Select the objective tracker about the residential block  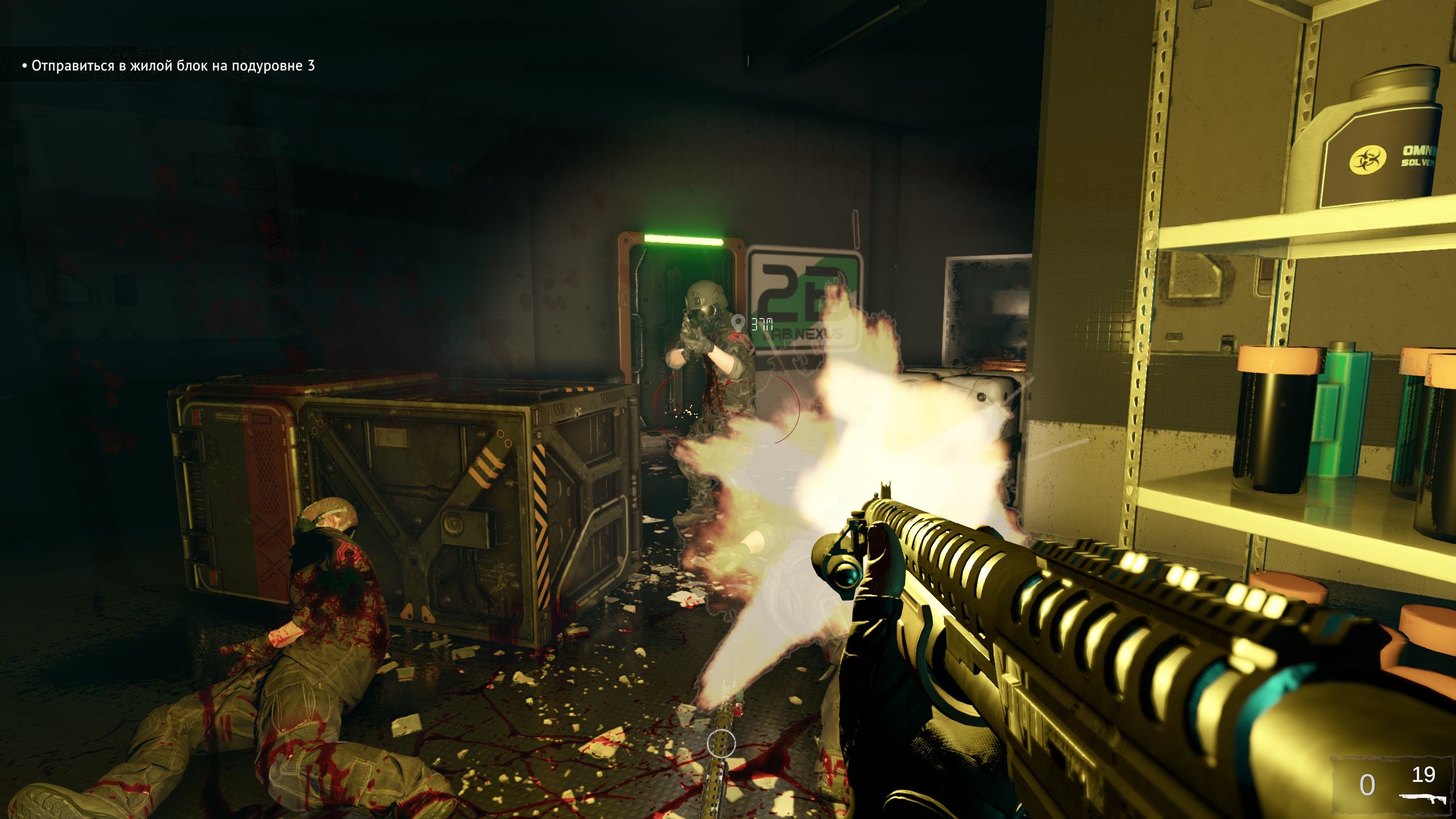[x=168, y=66]
